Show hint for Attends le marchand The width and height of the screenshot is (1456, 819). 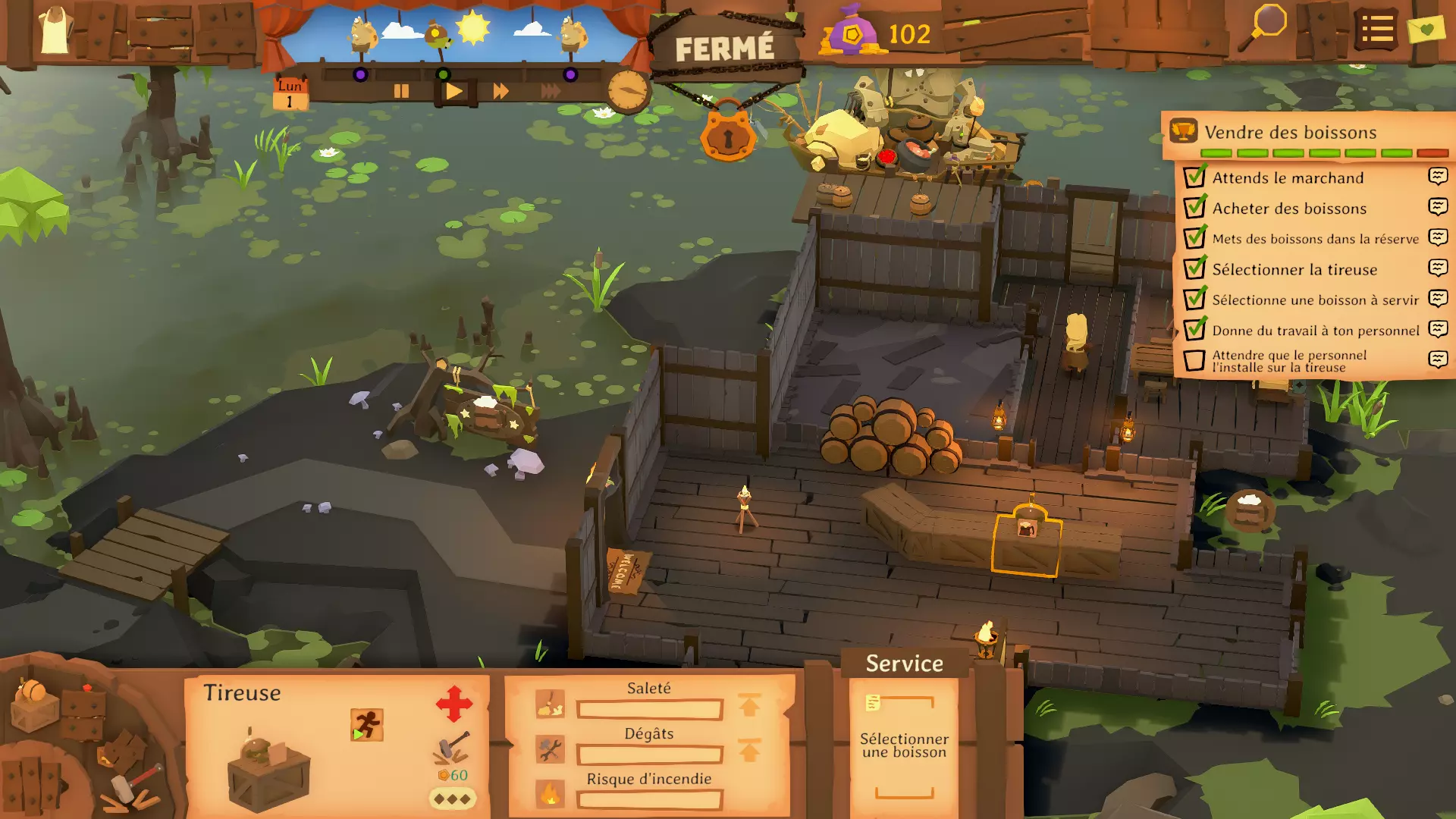(1438, 177)
